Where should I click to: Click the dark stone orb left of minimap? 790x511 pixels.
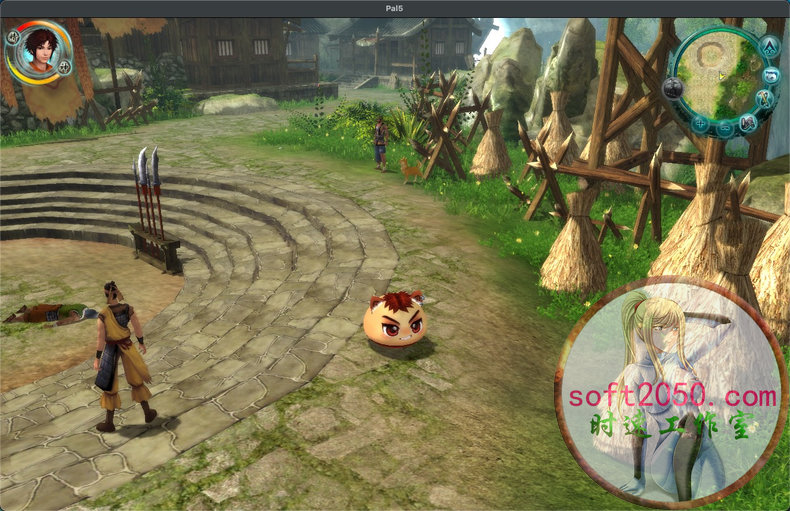pyautogui.click(x=673, y=87)
